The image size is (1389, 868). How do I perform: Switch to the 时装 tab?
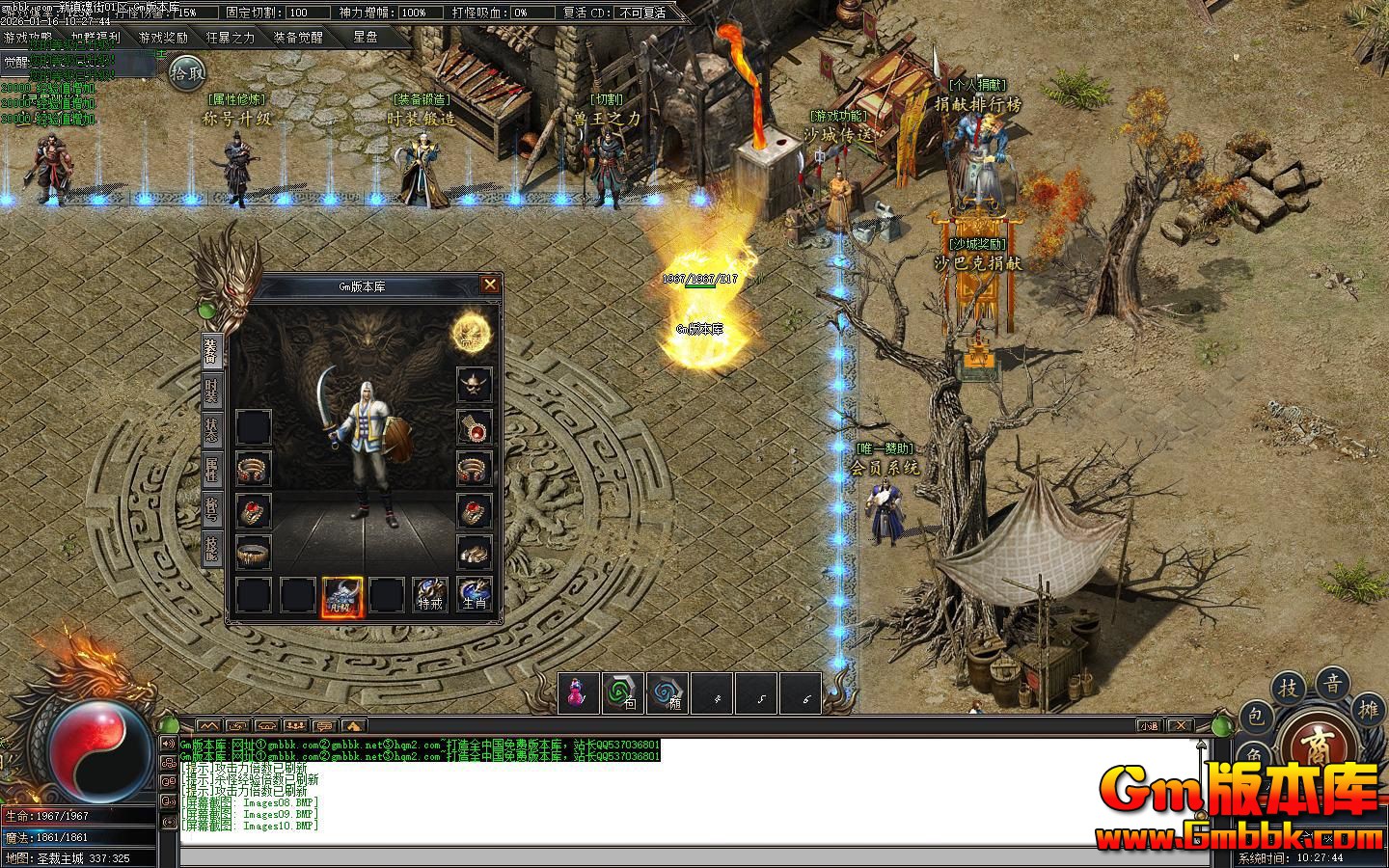[211, 391]
